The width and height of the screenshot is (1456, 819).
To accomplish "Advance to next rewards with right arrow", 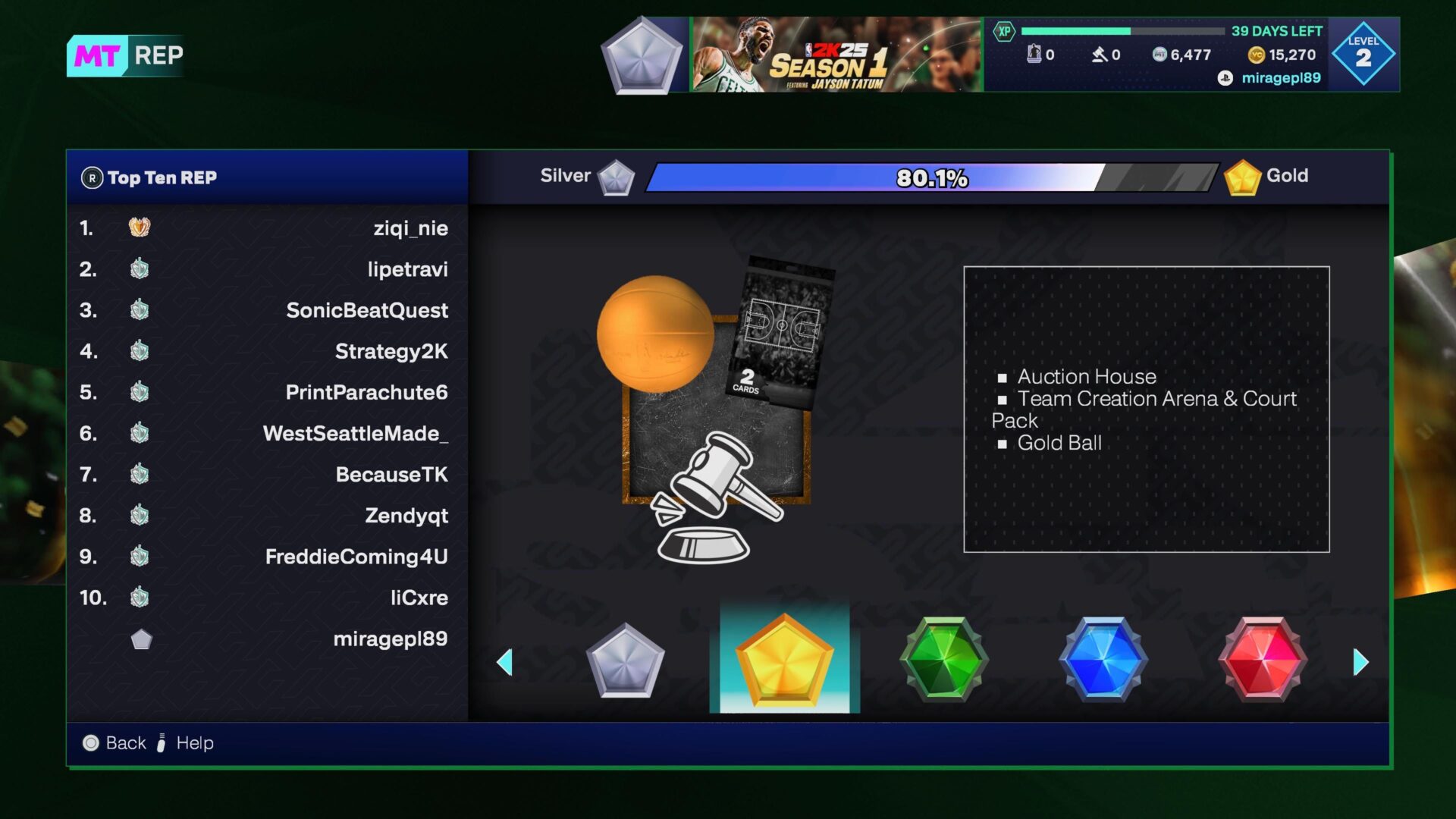I will pos(1360,661).
